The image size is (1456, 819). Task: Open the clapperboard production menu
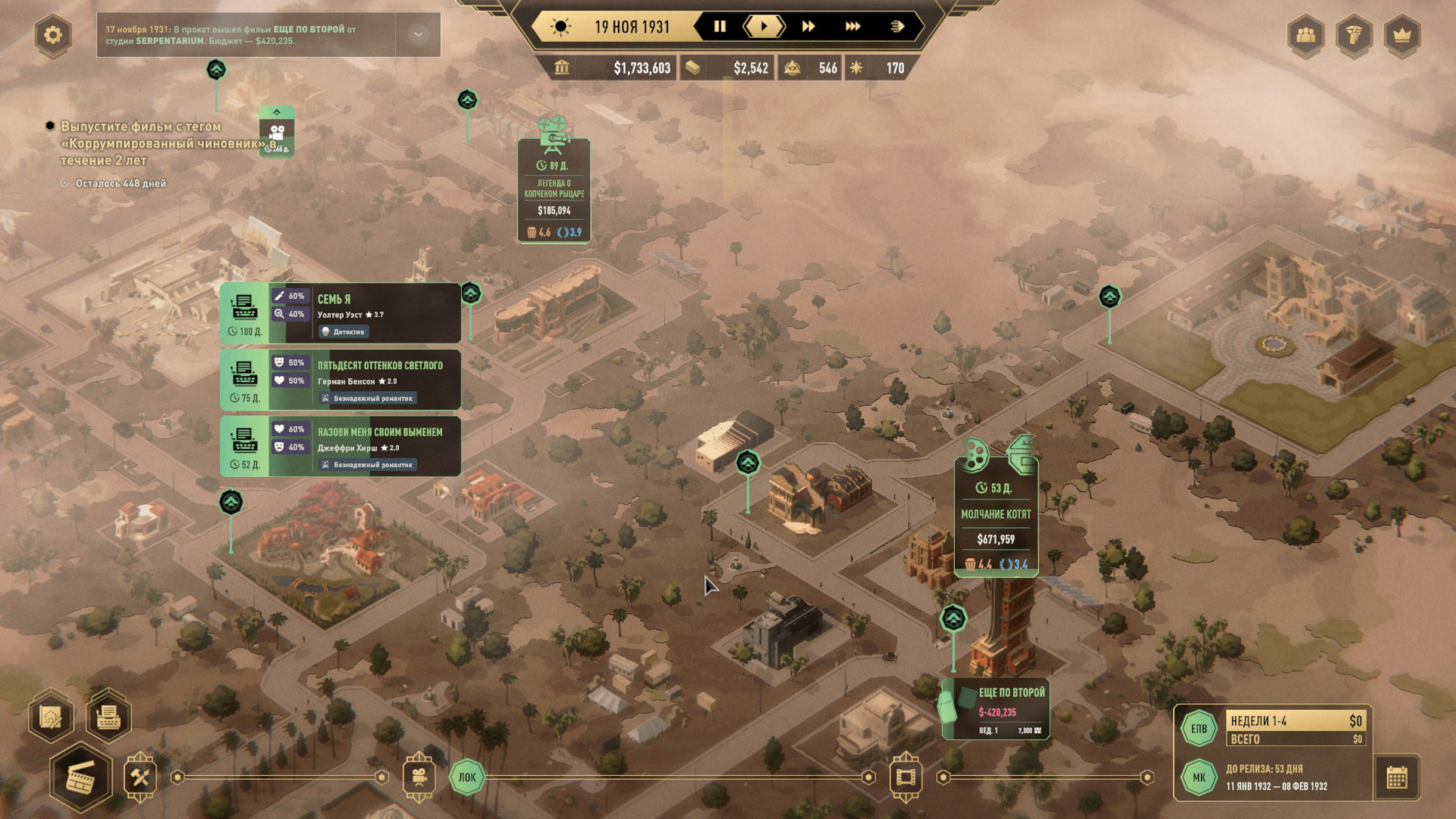coord(81,777)
